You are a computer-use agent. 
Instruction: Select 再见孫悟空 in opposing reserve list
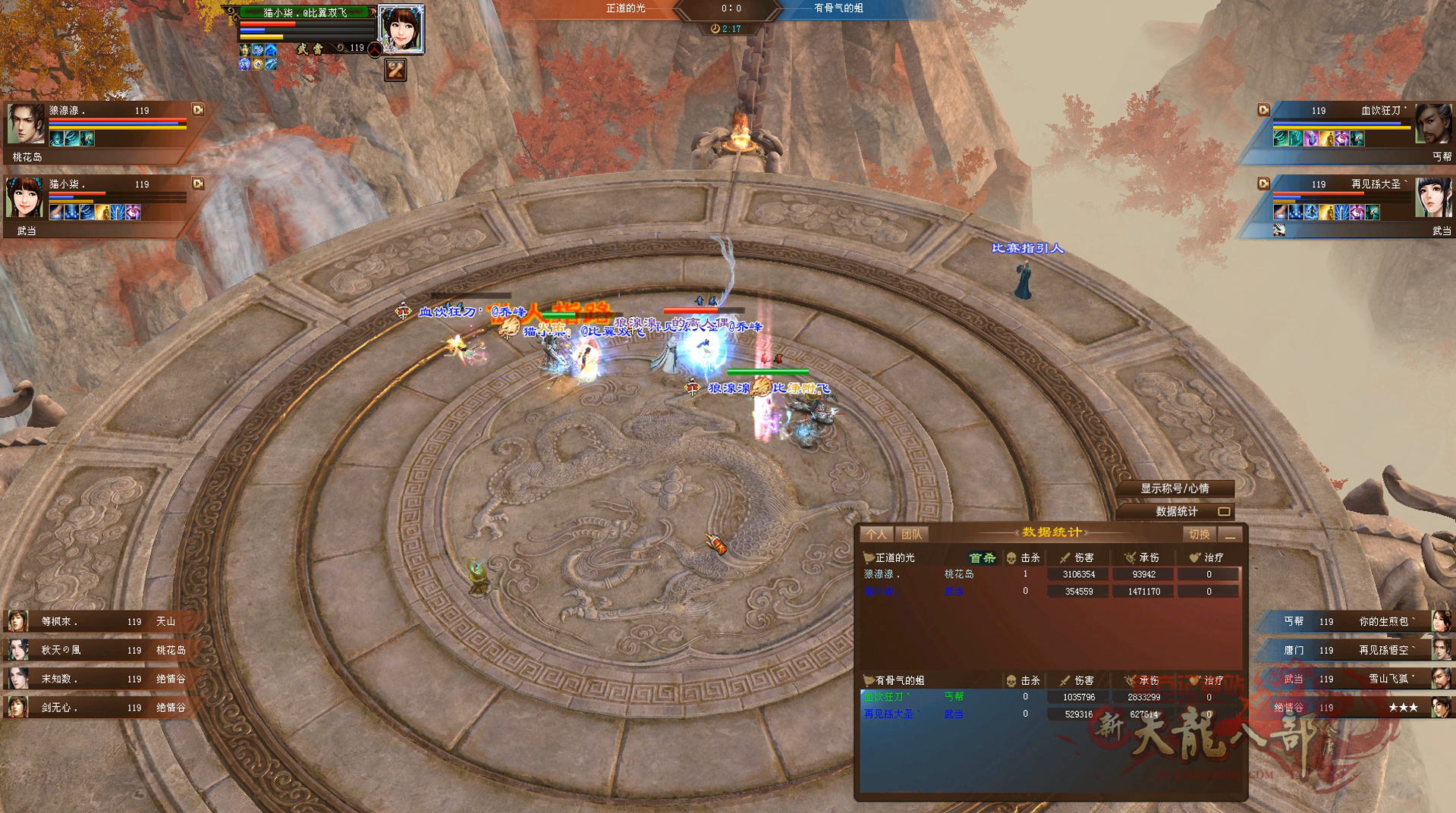pyautogui.click(x=1358, y=650)
